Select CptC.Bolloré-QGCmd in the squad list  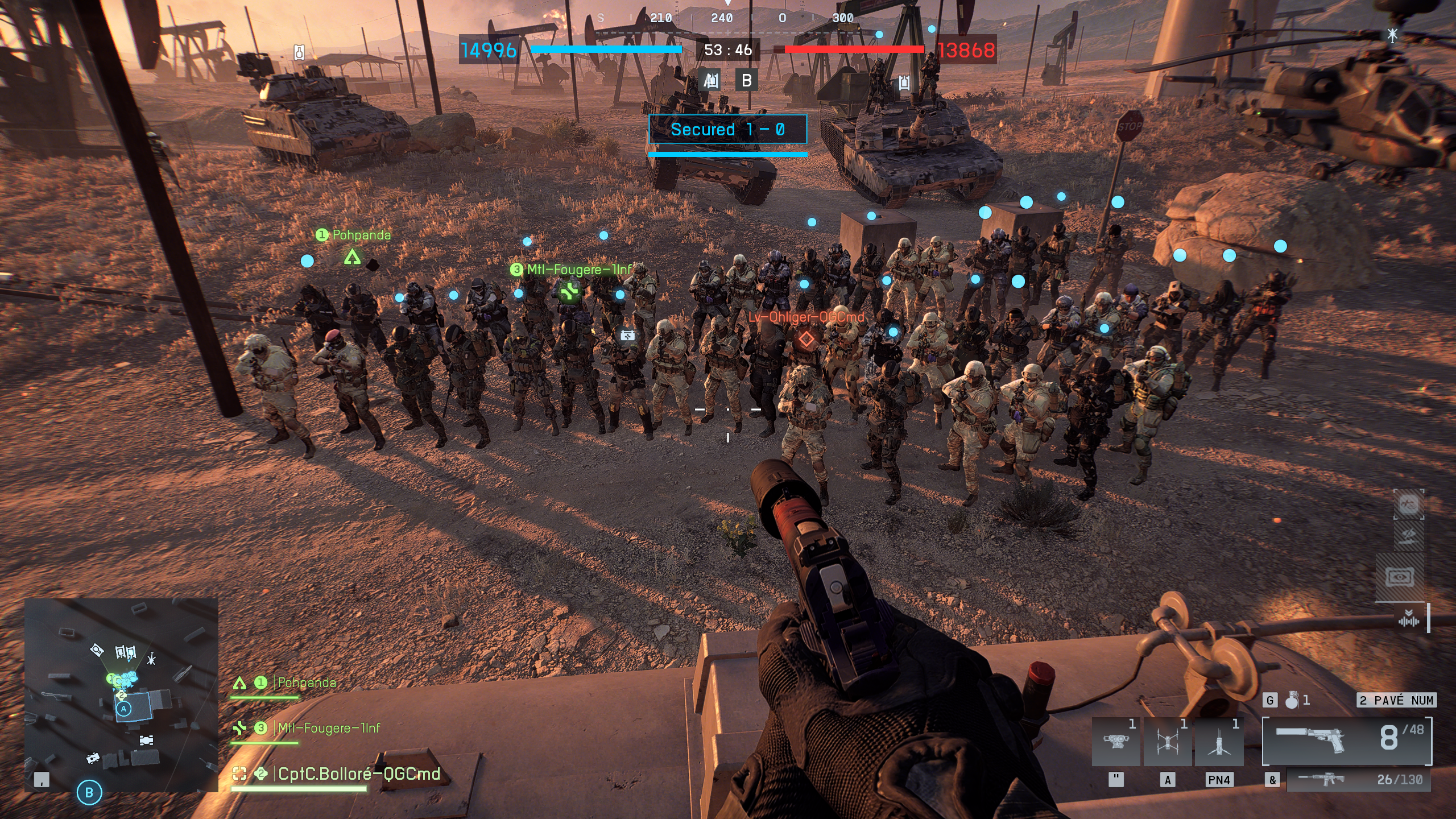point(358,773)
